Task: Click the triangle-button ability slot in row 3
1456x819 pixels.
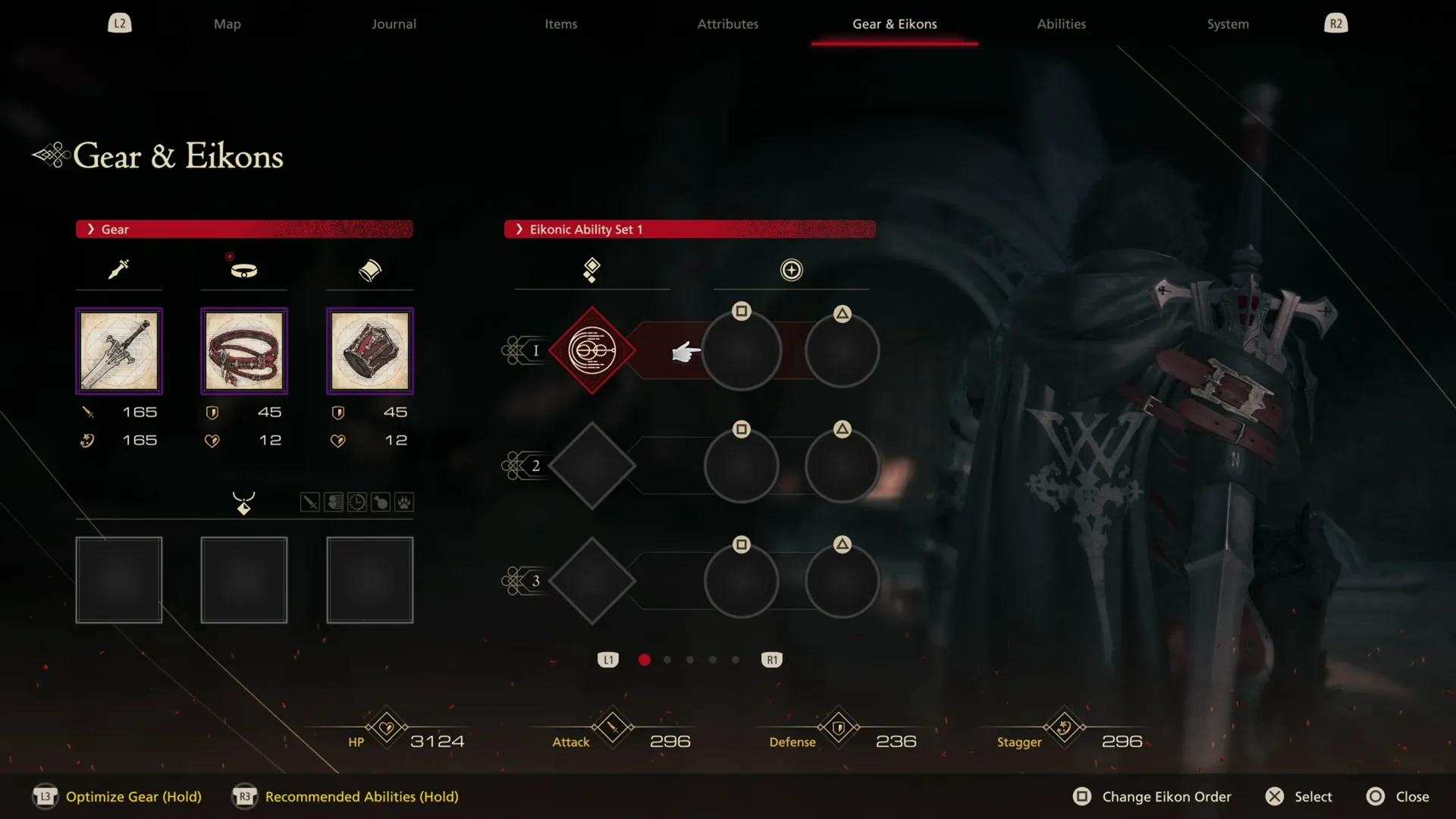Action: pos(842,580)
